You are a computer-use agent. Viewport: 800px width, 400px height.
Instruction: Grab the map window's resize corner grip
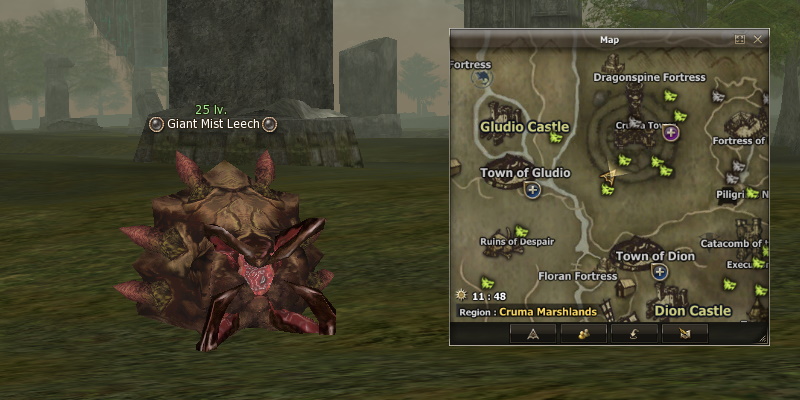click(x=764, y=340)
